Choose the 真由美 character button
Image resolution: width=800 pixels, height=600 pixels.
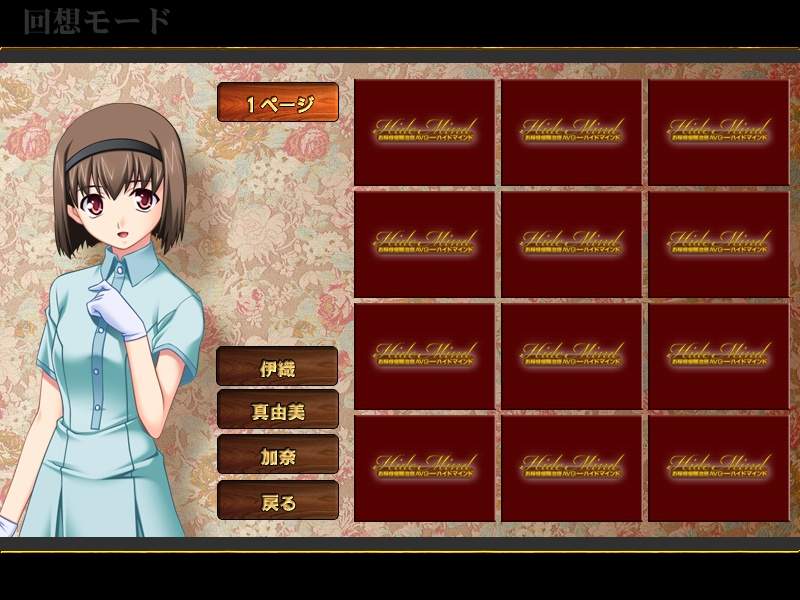pyautogui.click(x=278, y=410)
